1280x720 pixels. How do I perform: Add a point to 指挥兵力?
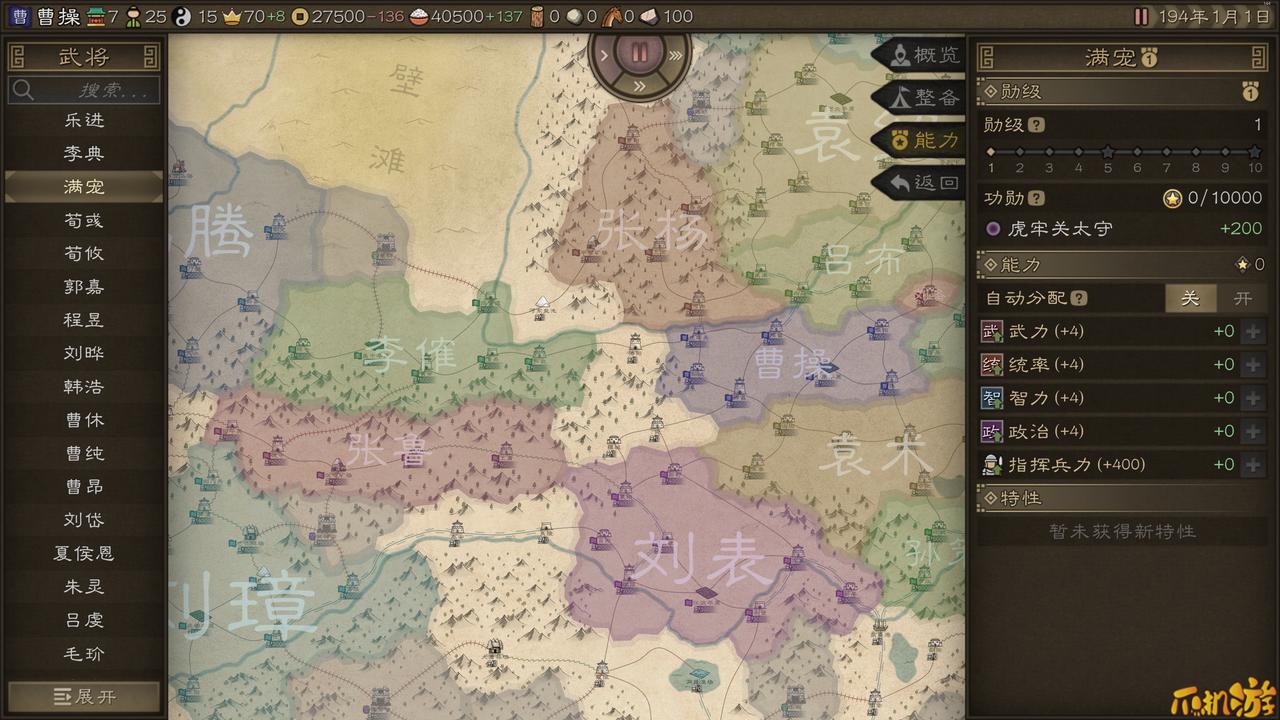pos(1253,465)
